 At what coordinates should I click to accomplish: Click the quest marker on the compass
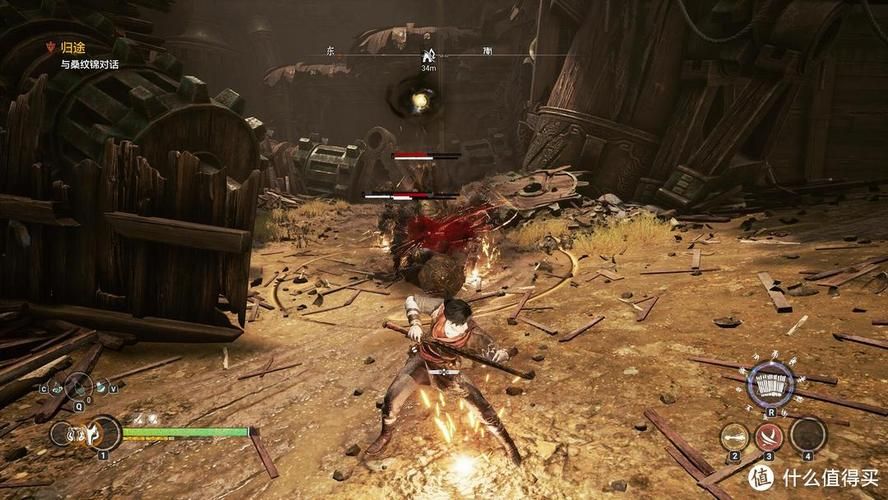[x=429, y=54]
